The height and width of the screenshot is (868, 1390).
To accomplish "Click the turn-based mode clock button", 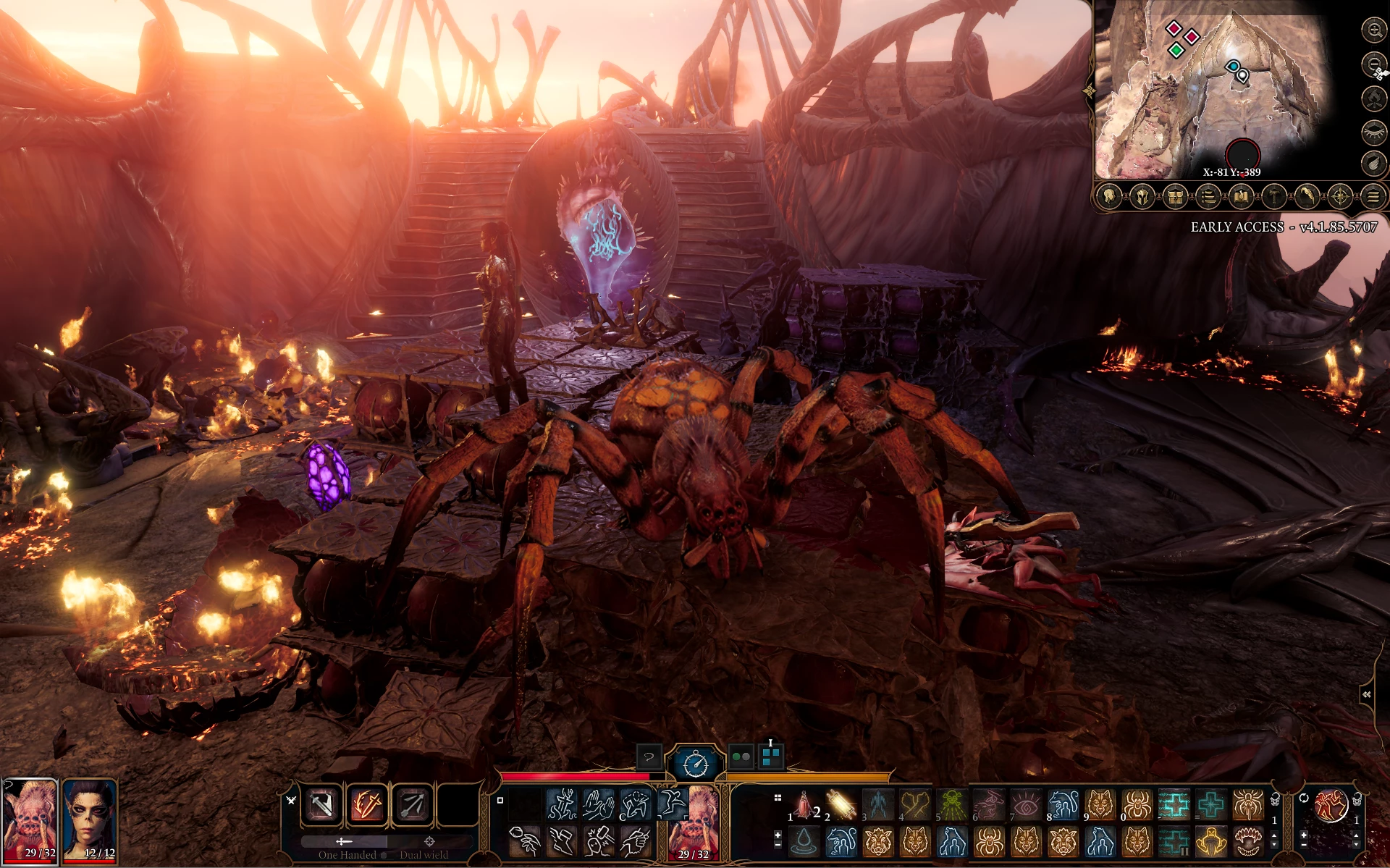I will click(x=696, y=762).
